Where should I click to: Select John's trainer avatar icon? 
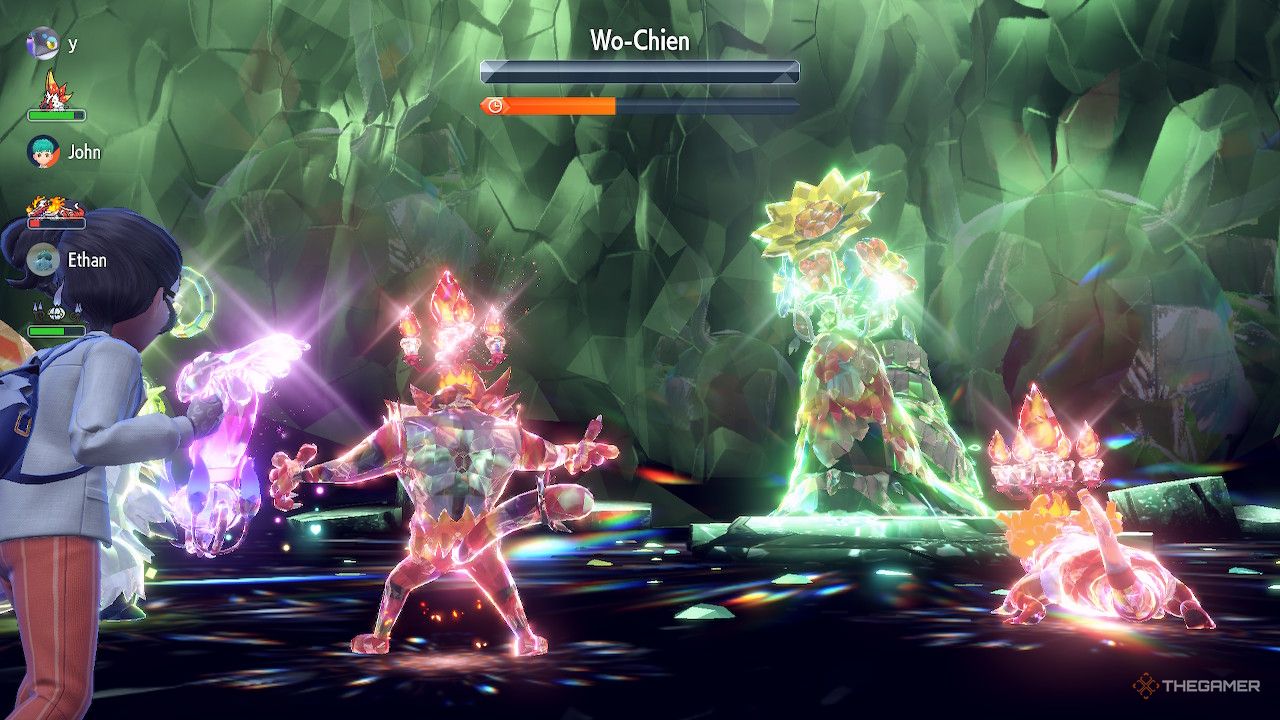pos(43,152)
